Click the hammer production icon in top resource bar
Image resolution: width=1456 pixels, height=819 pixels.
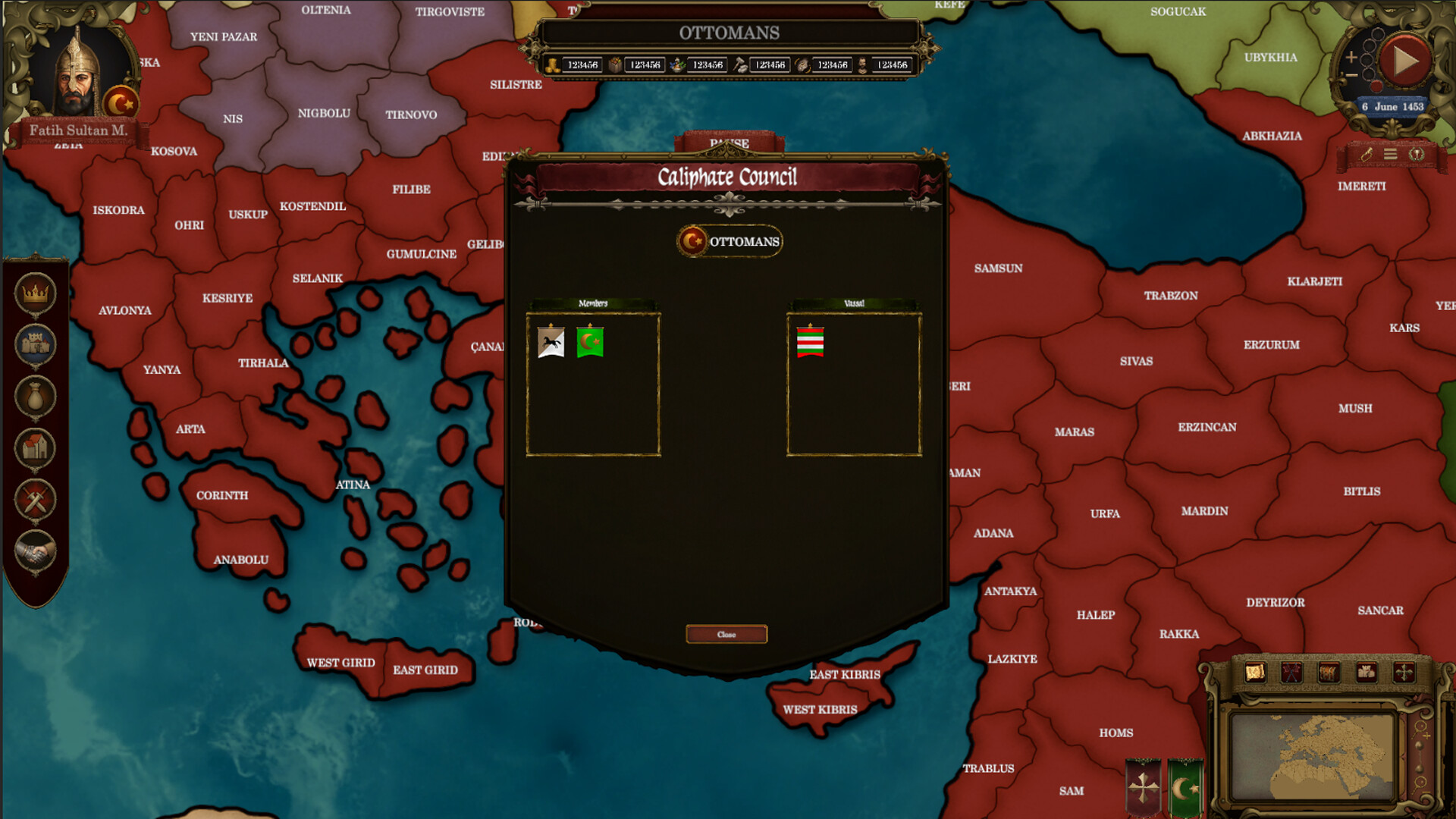pos(740,65)
